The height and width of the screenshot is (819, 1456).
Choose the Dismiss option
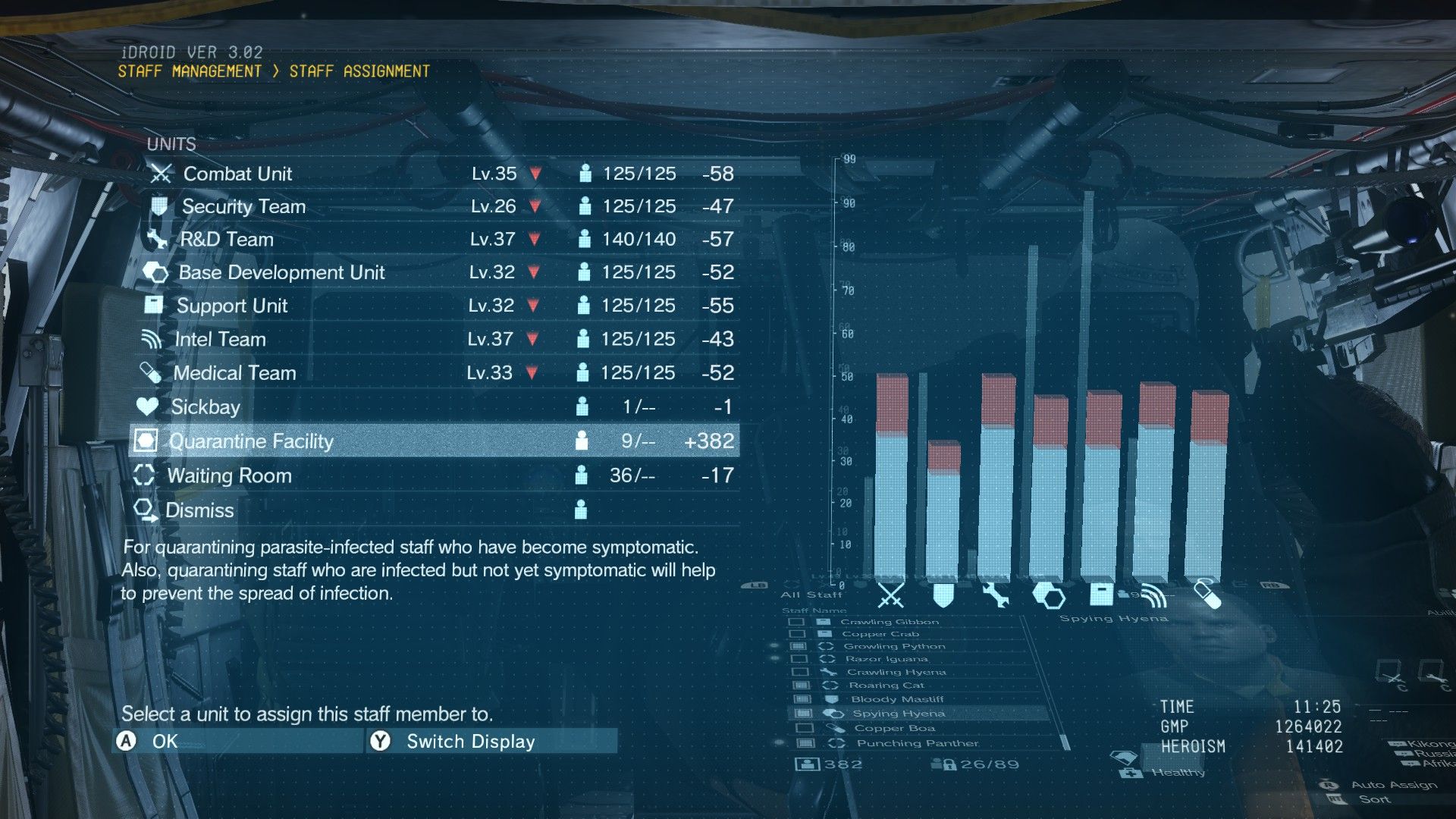tap(199, 510)
